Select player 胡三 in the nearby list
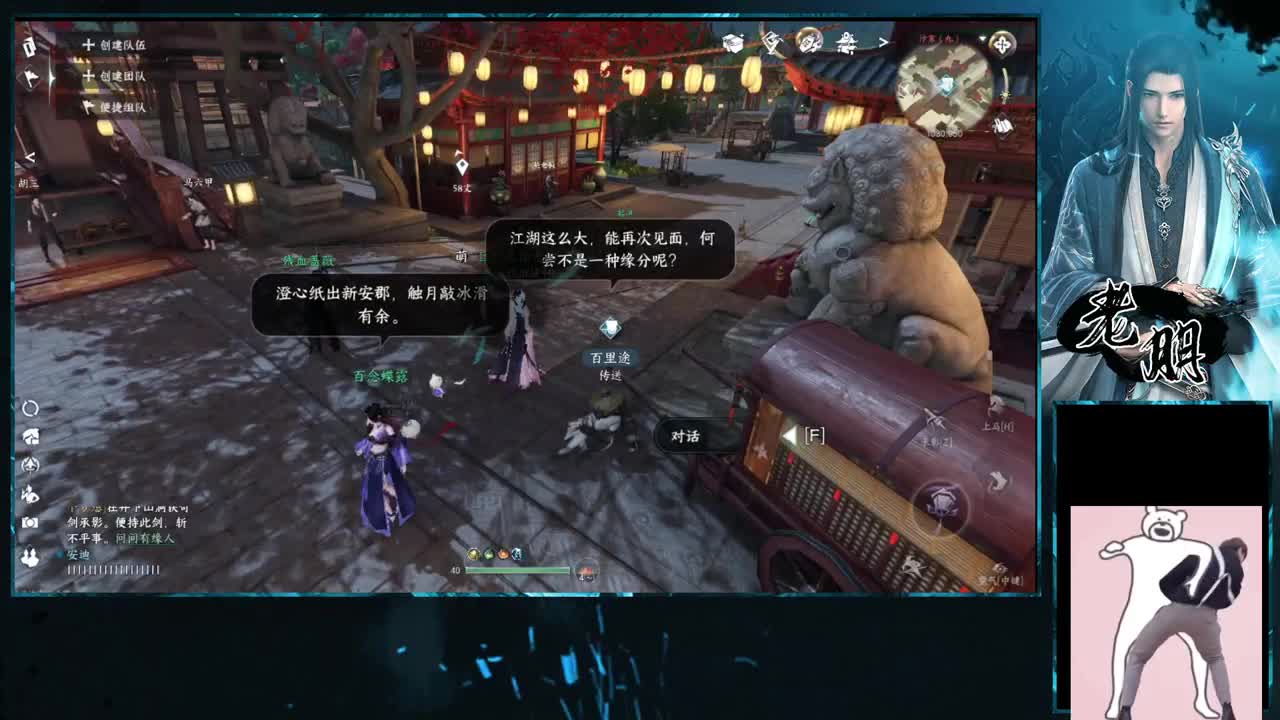 (27, 184)
